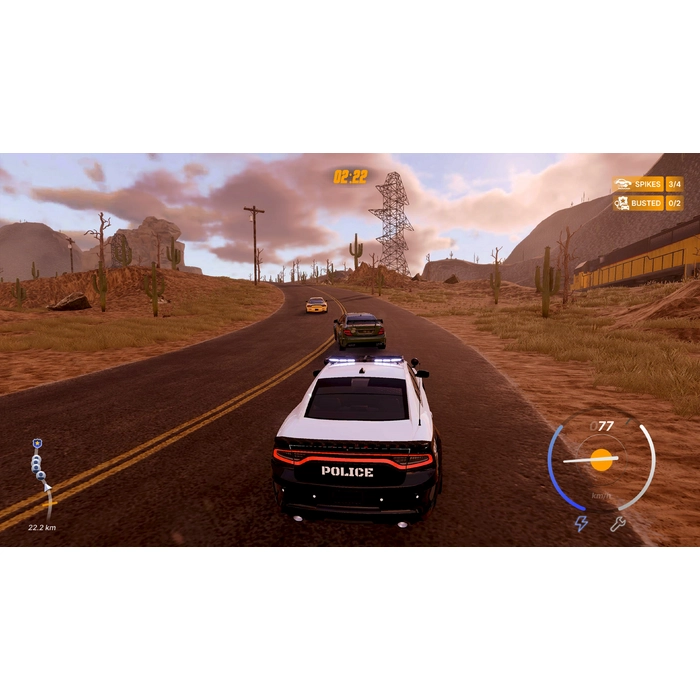Screen dimensions: 700x700
Task: Click the player arrow on route tracker
Action: (x=45, y=487)
